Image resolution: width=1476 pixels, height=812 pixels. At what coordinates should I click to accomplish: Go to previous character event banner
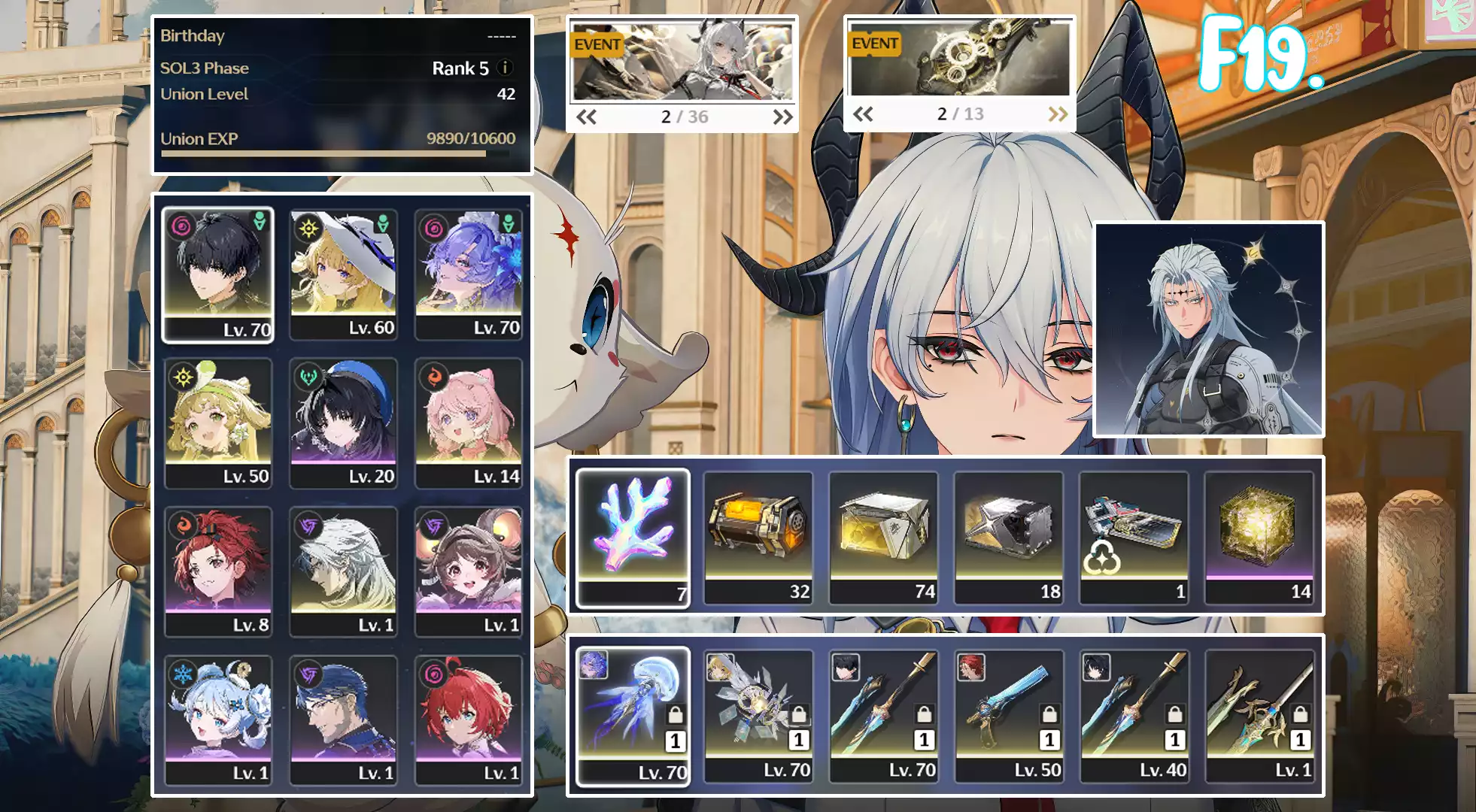tap(586, 117)
